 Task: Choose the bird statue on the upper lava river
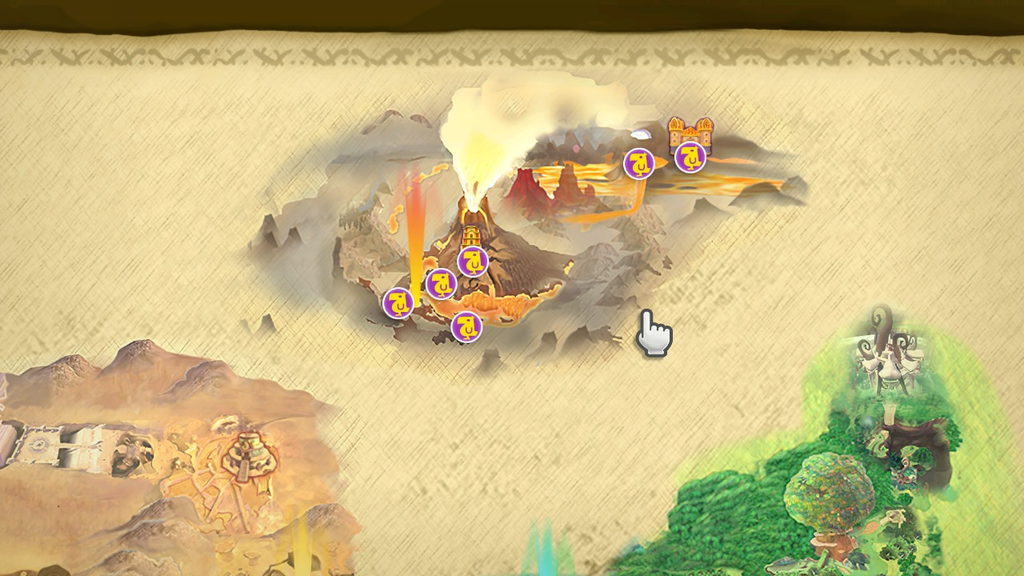[x=639, y=163]
